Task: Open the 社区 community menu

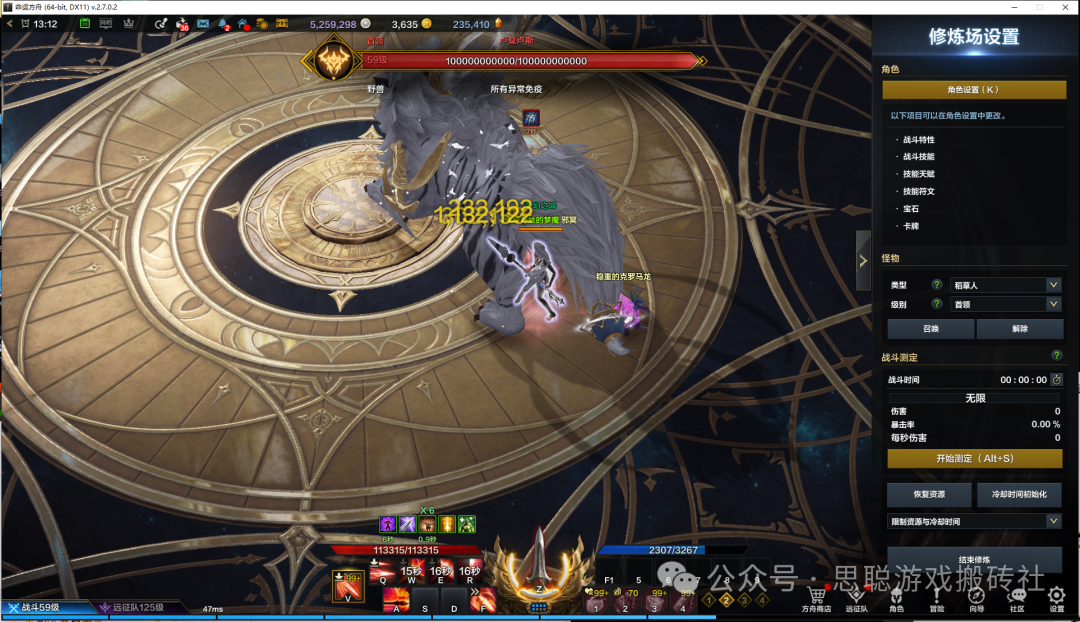Action: click(x=1017, y=598)
